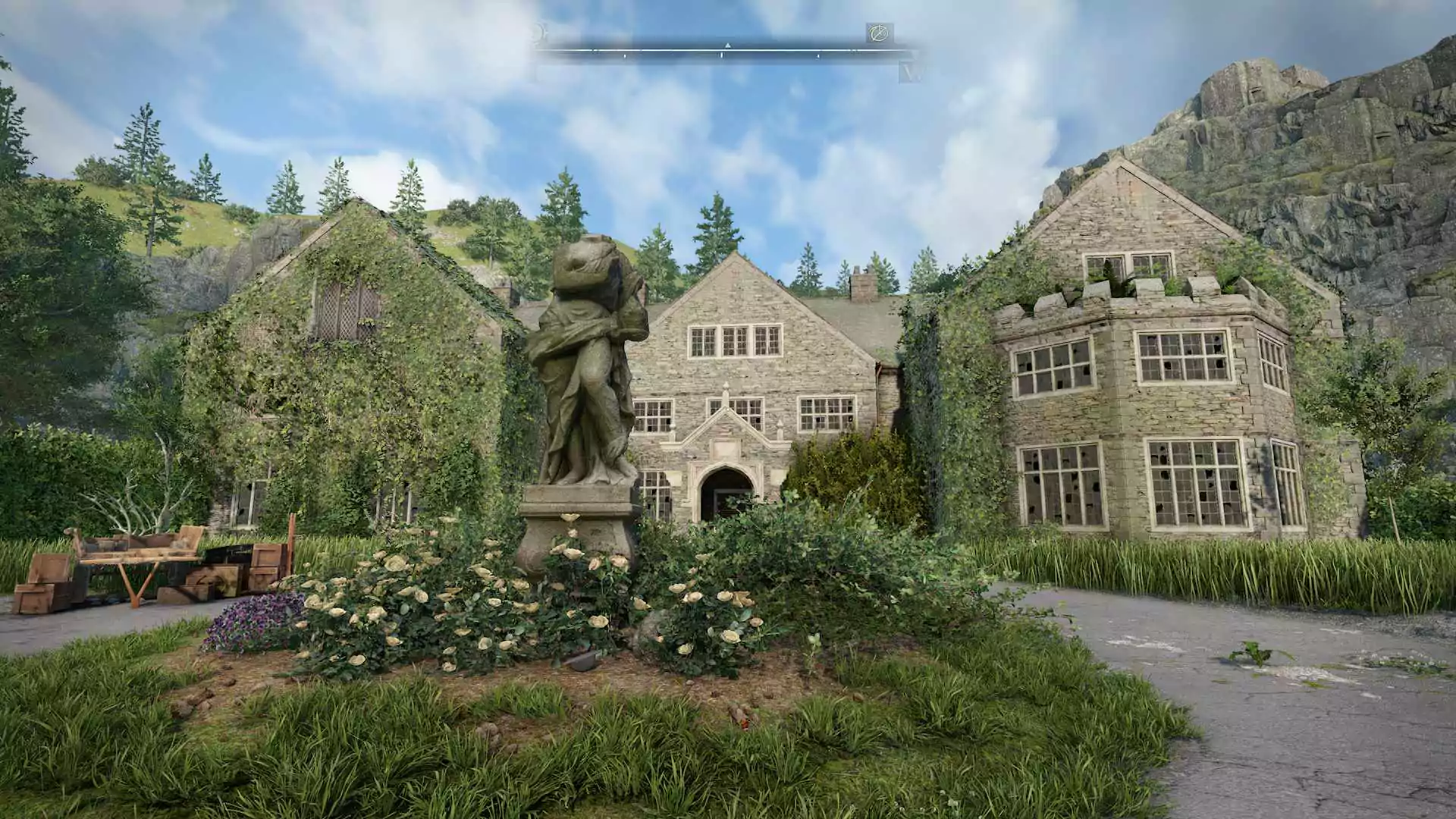
Task: Click the crossed-circle marker icon above the compass
Action: (879, 33)
